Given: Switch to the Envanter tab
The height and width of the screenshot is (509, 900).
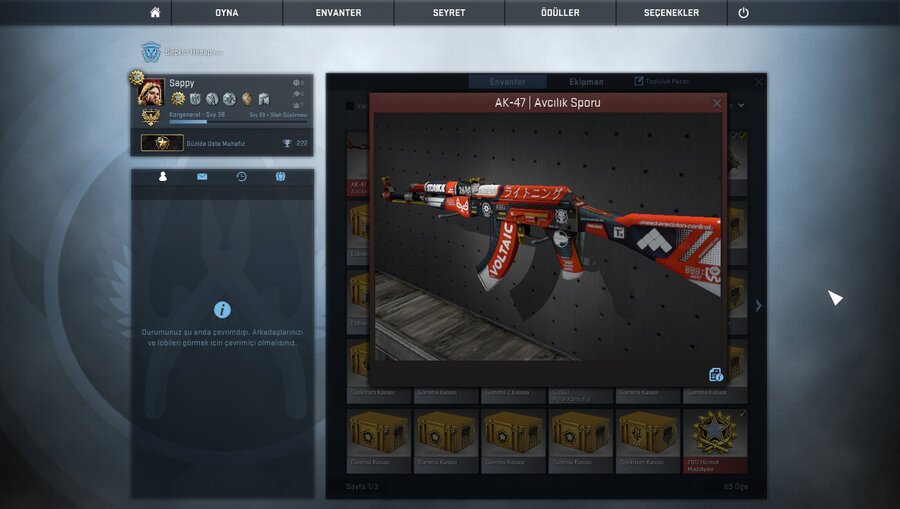Looking at the screenshot, I should pos(508,82).
